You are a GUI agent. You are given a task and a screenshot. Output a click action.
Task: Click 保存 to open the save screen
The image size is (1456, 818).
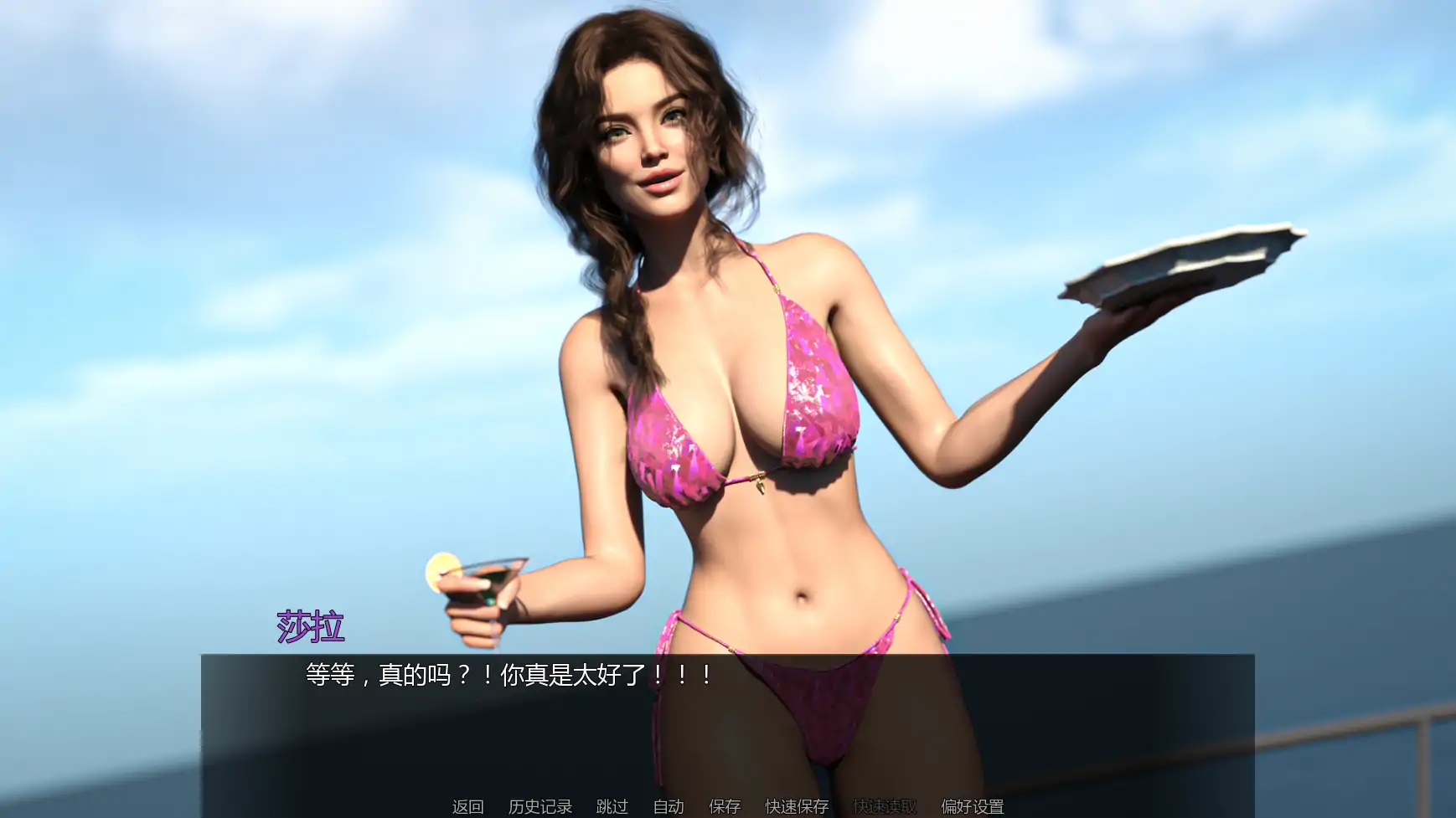[725, 807]
